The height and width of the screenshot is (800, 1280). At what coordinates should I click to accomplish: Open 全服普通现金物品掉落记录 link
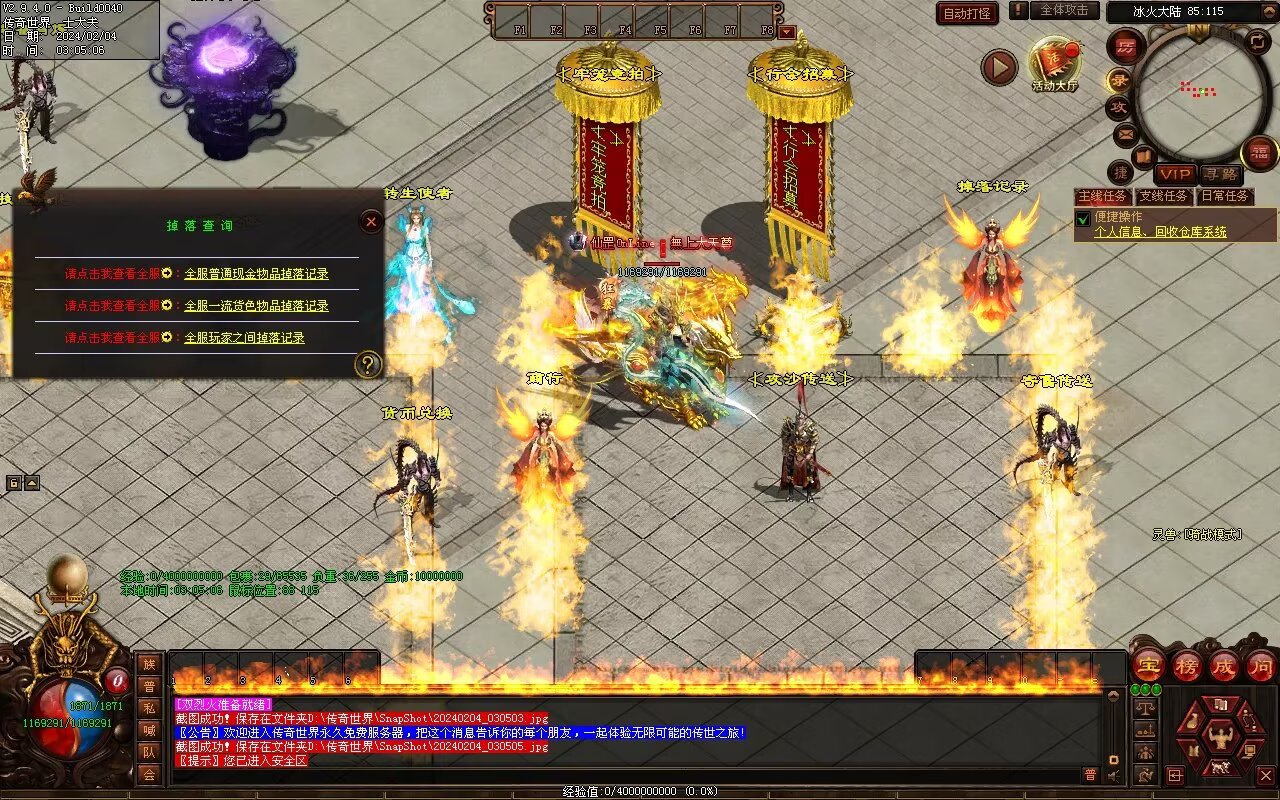tap(256, 274)
